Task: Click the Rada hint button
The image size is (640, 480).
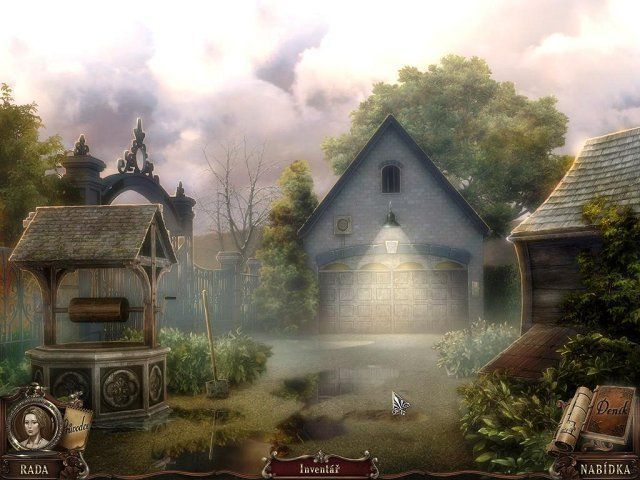Action: (34, 467)
